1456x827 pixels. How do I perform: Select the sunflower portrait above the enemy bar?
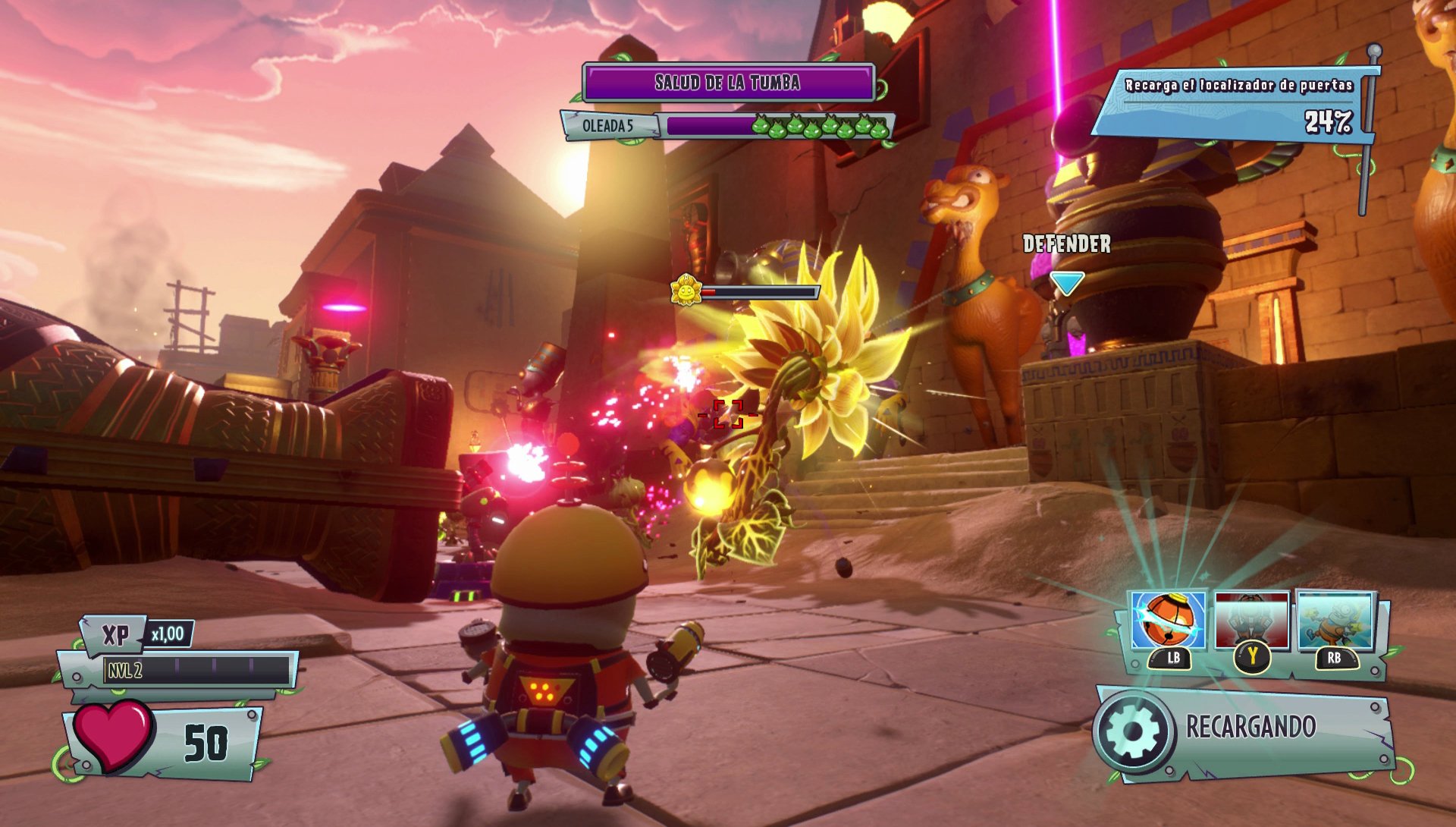(685, 290)
